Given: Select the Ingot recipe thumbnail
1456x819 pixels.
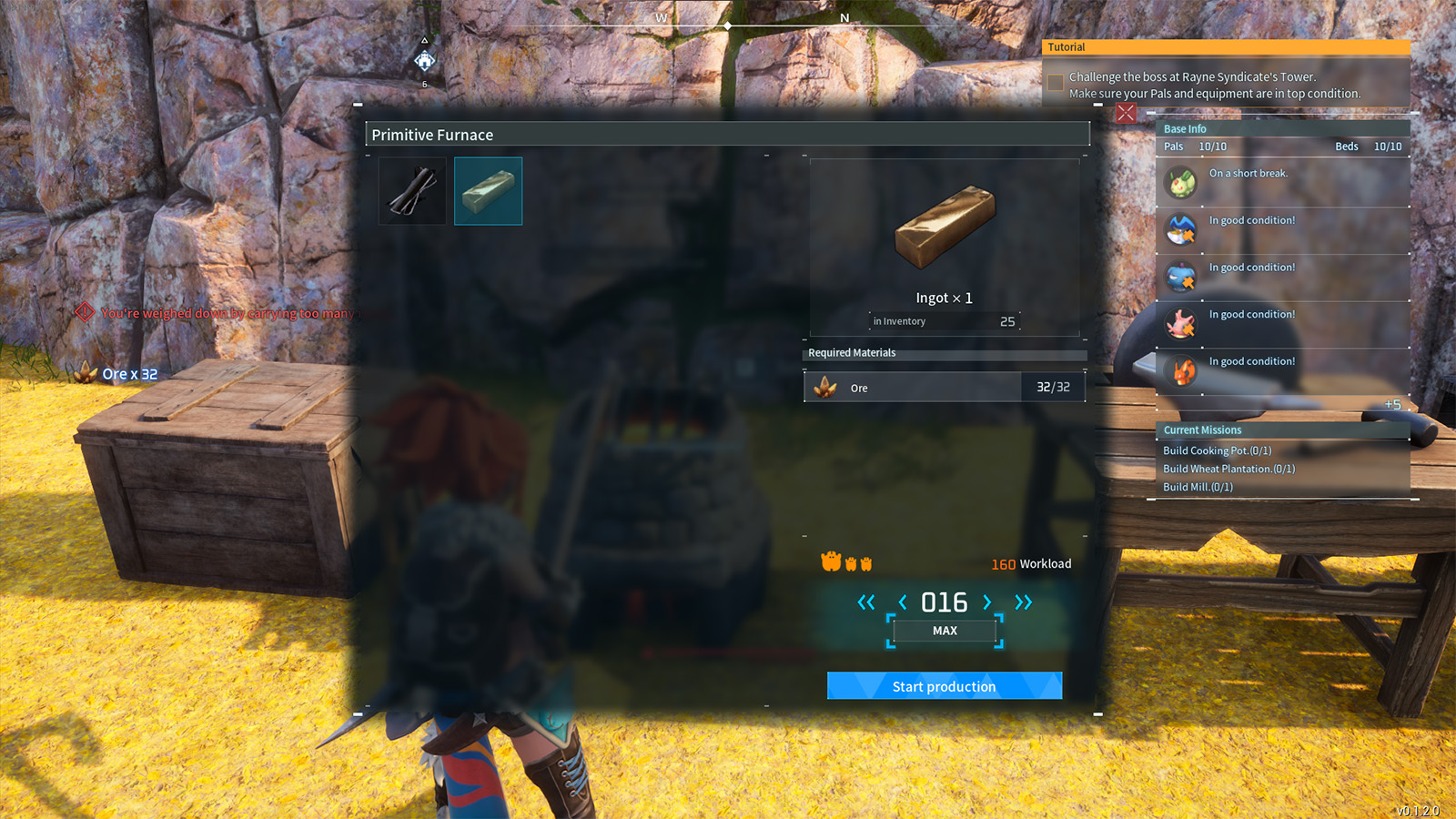Looking at the screenshot, I should click(x=488, y=190).
